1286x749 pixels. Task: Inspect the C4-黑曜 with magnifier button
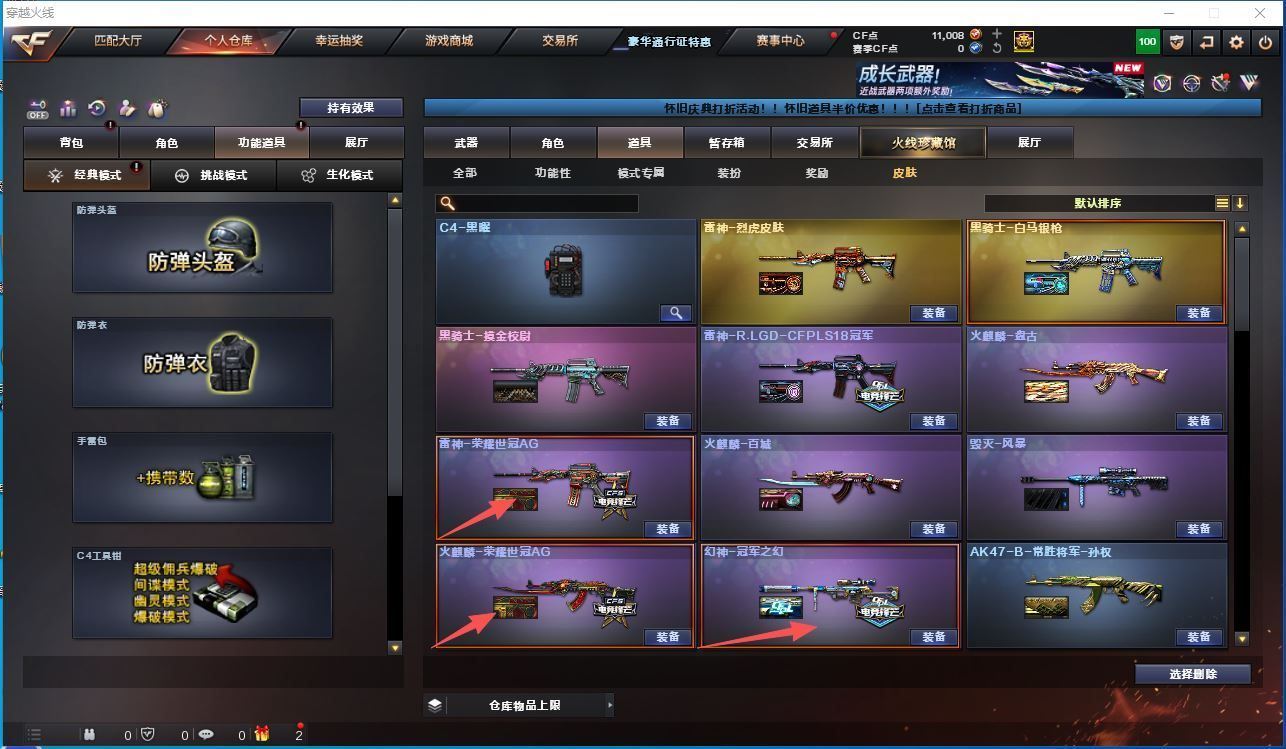675,313
